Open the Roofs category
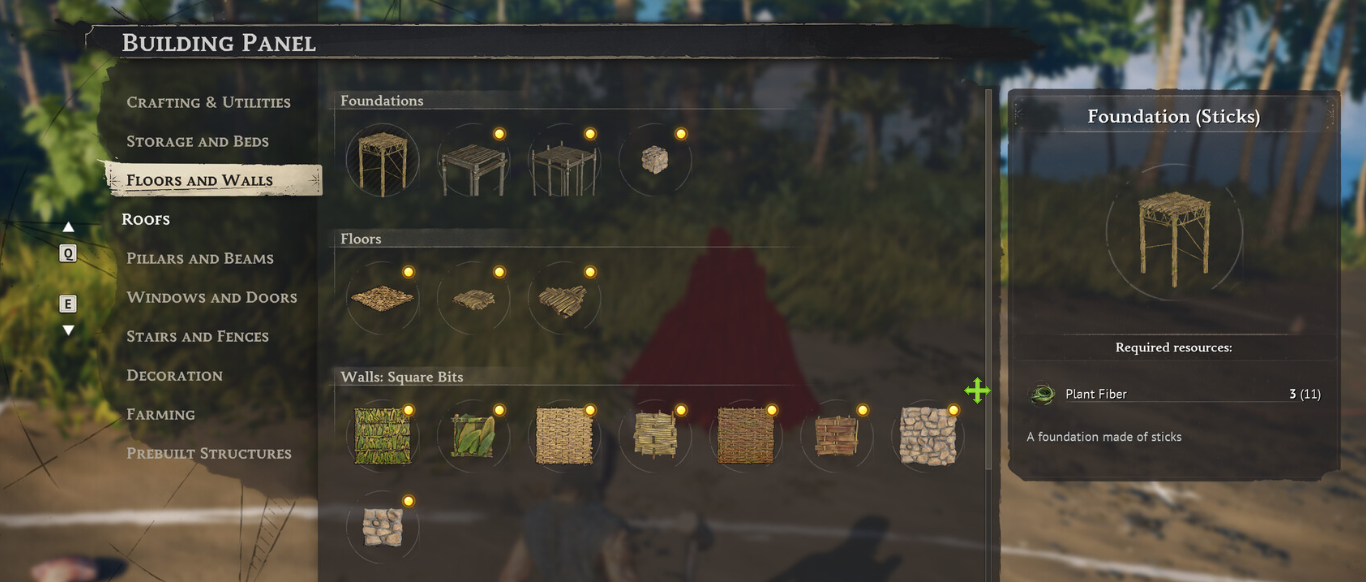The image size is (1366, 582). (x=146, y=219)
